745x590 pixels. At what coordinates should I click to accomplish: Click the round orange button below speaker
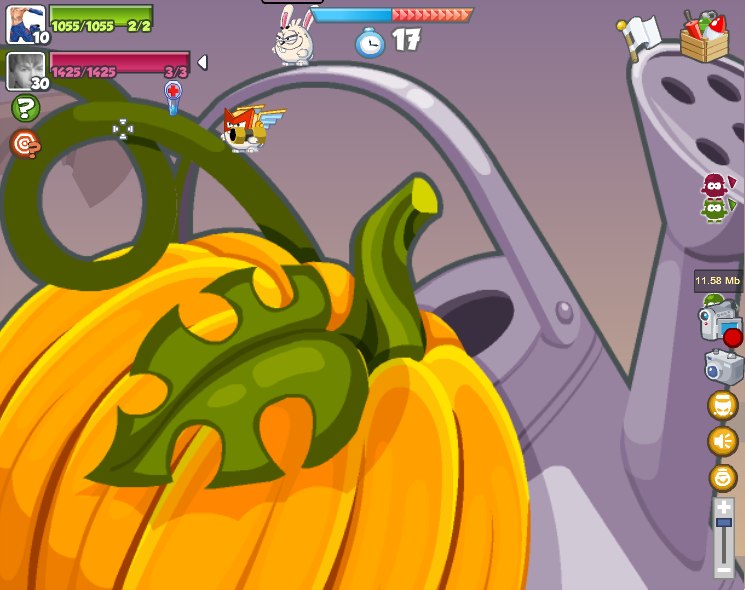[722, 477]
